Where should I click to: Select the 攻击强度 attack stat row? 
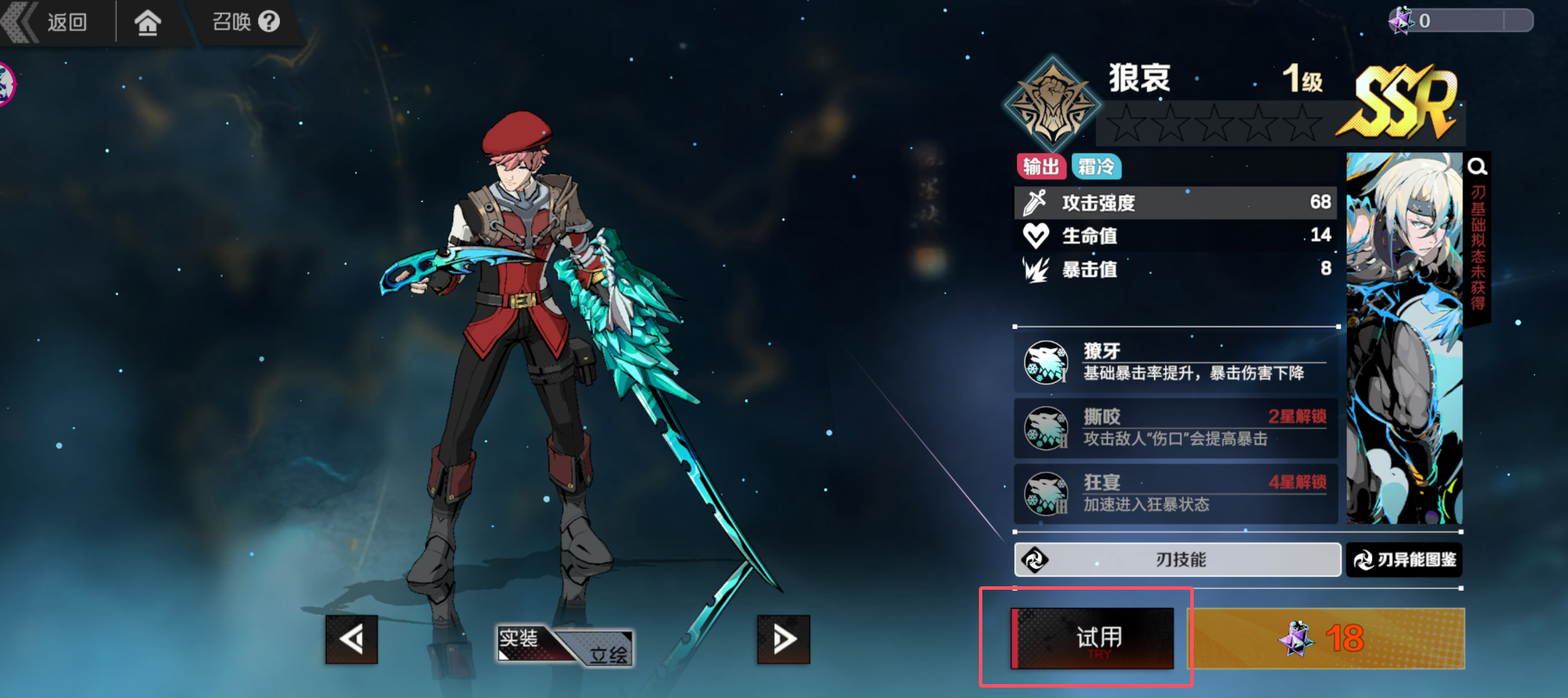click(x=1176, y=203)
